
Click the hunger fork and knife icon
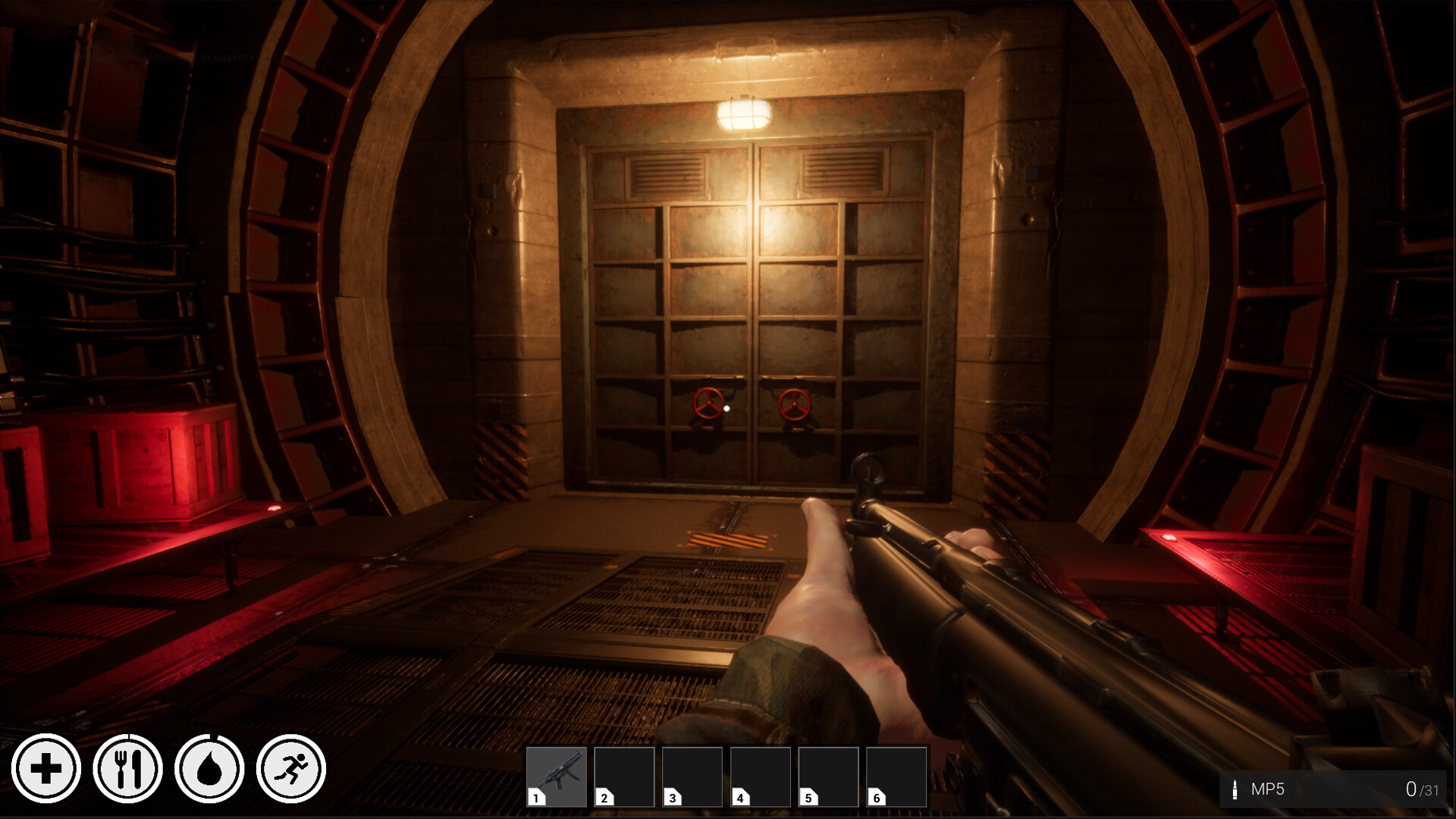[x=127, y=769]
